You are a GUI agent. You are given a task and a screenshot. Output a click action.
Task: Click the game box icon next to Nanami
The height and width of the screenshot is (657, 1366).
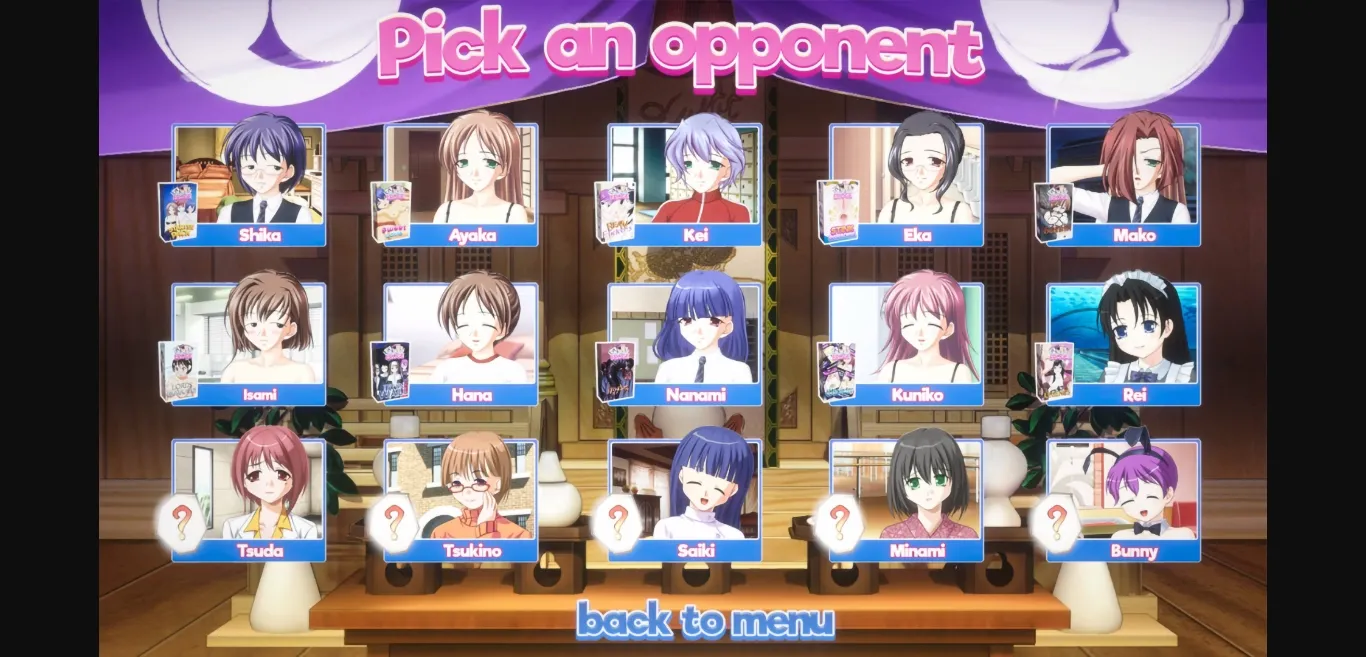tap(615, 372)
